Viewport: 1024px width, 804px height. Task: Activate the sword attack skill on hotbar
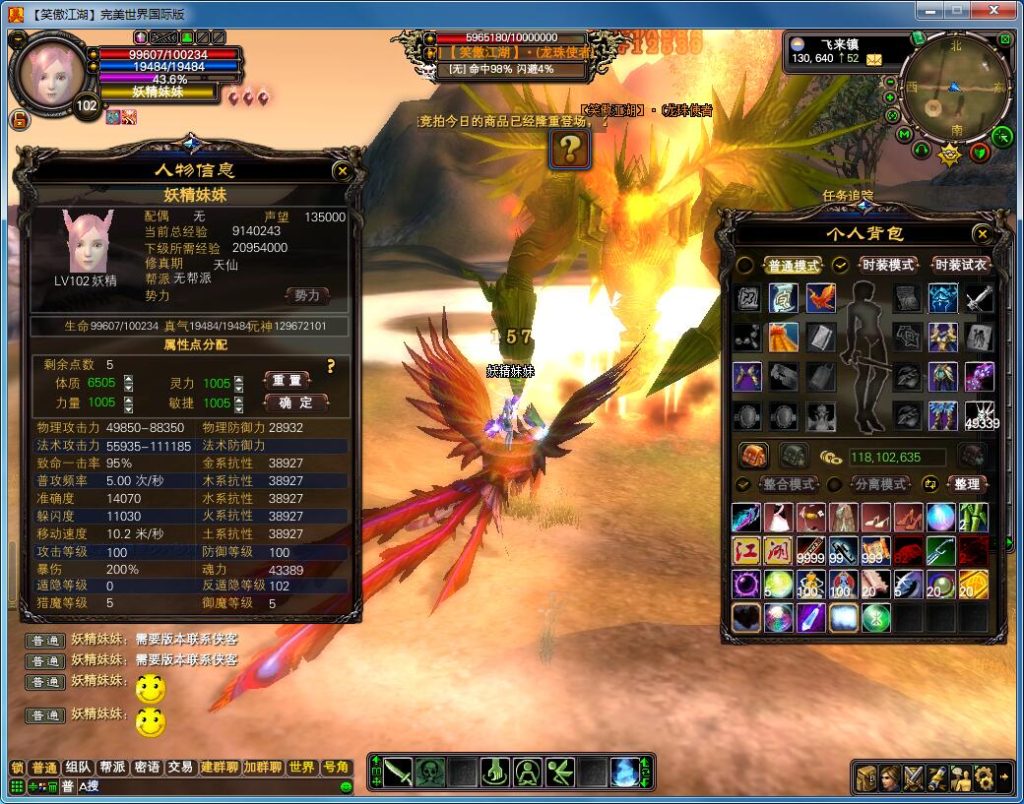(398, 772)
